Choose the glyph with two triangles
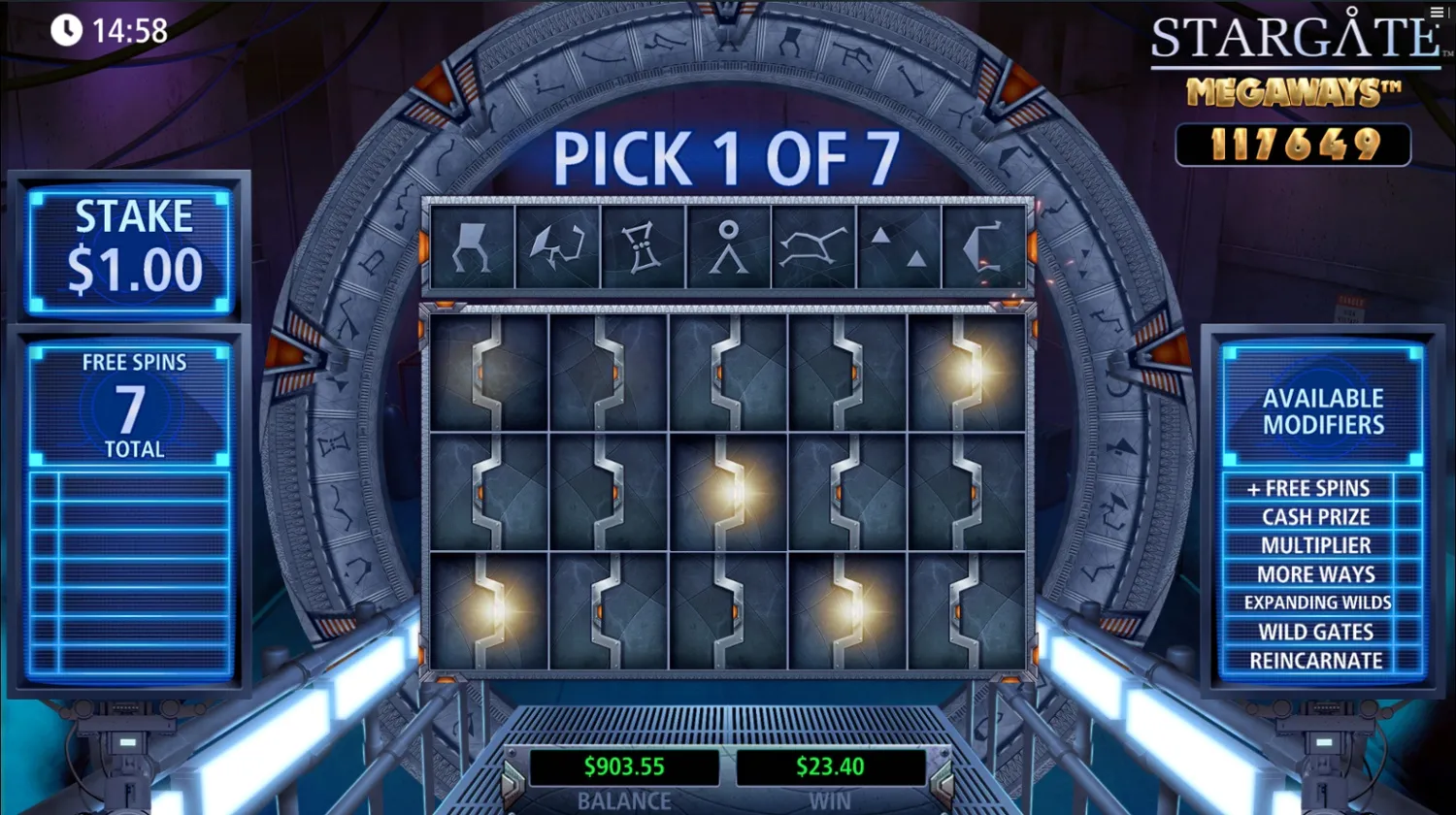This screenshot has width=1456, height=815. (x=898, y=245)
